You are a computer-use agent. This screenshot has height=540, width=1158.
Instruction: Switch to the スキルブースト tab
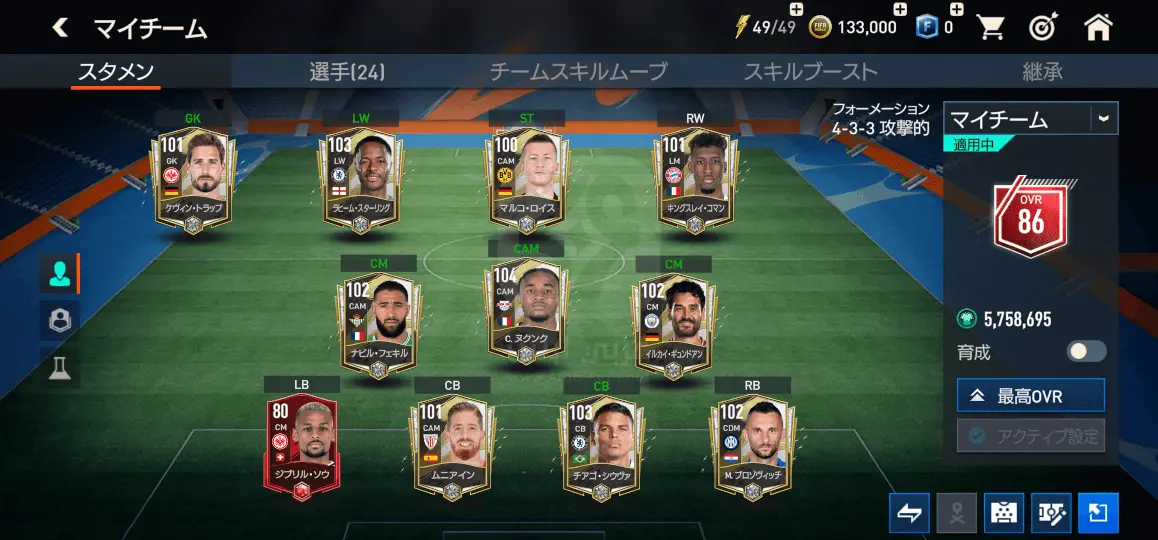tap(810, 72)
